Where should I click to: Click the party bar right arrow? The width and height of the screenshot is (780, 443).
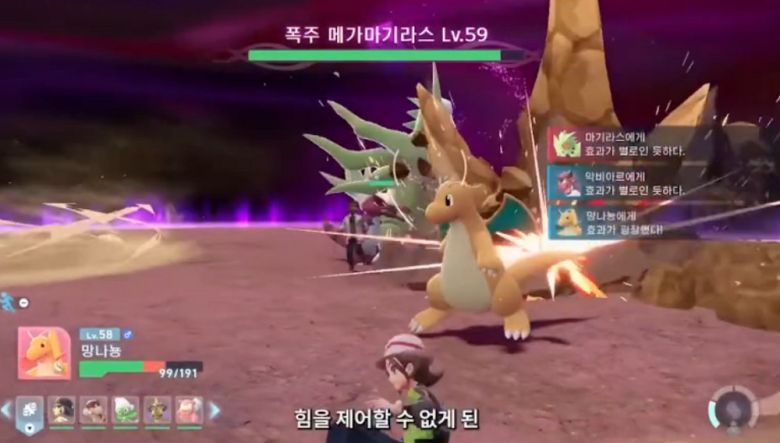(214, 409)
